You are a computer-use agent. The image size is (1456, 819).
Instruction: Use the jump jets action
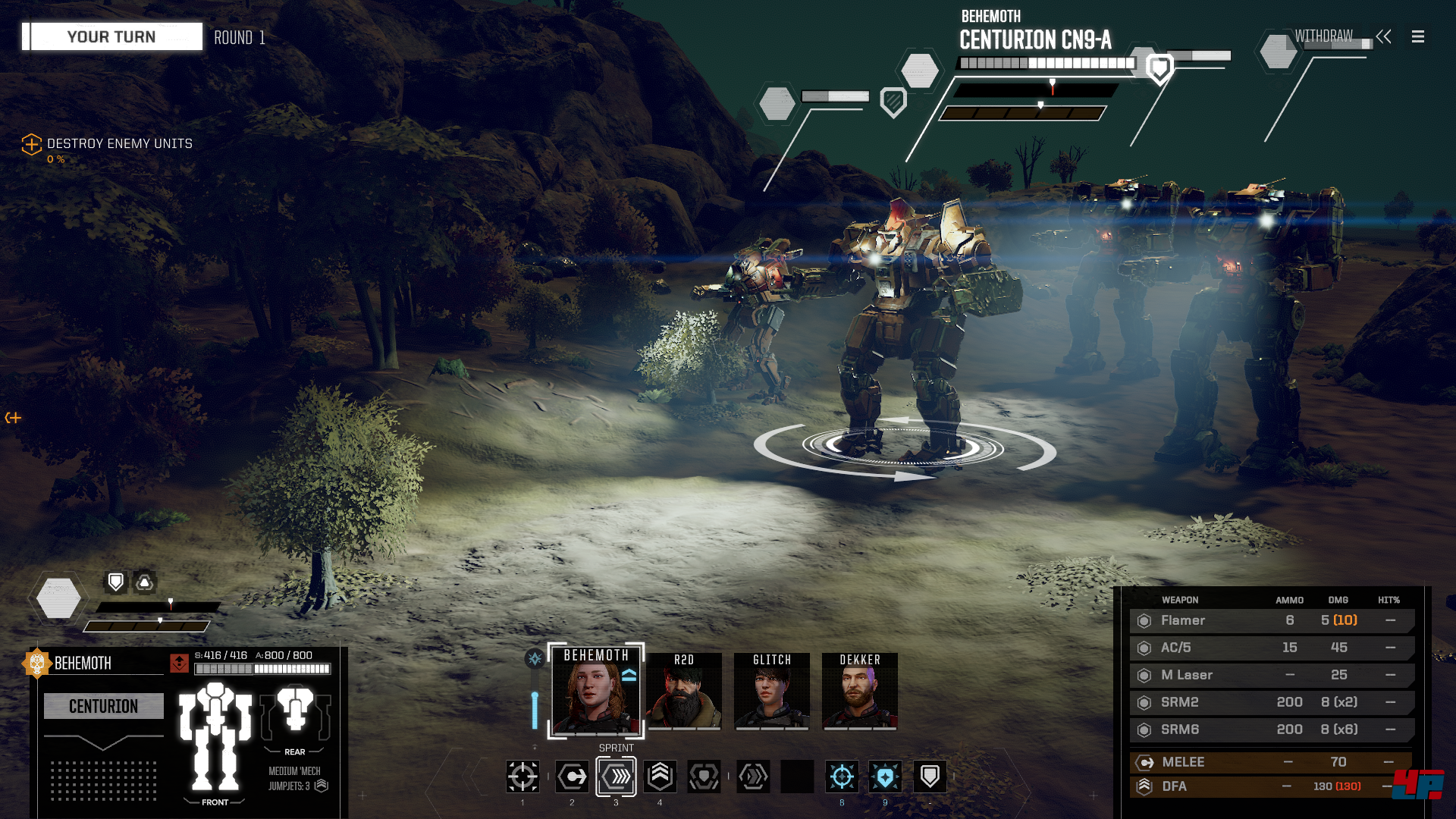click(660, 777)
